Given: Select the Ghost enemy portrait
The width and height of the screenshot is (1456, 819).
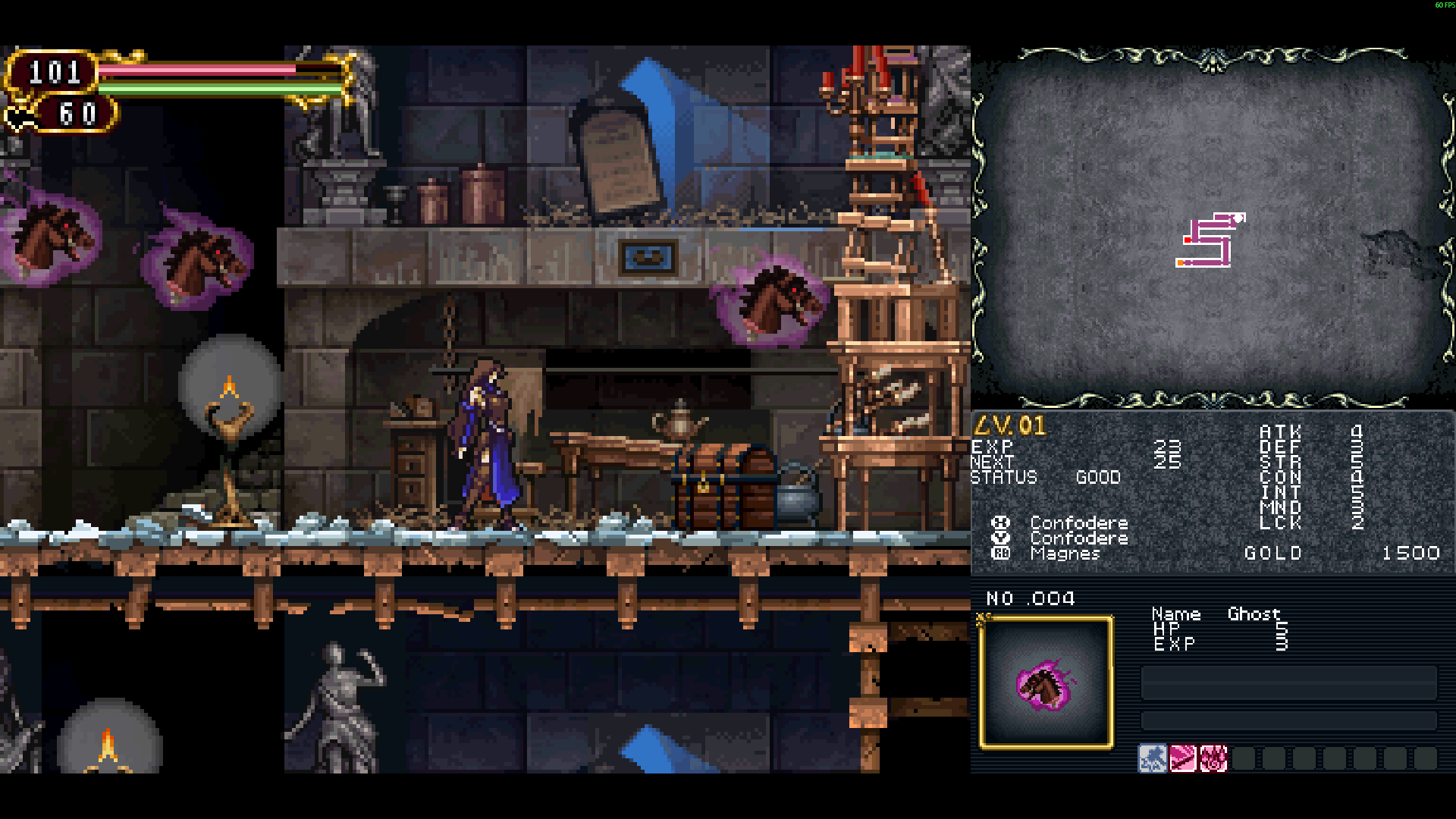Looking at the screenshot, I should pos(1046,682).
